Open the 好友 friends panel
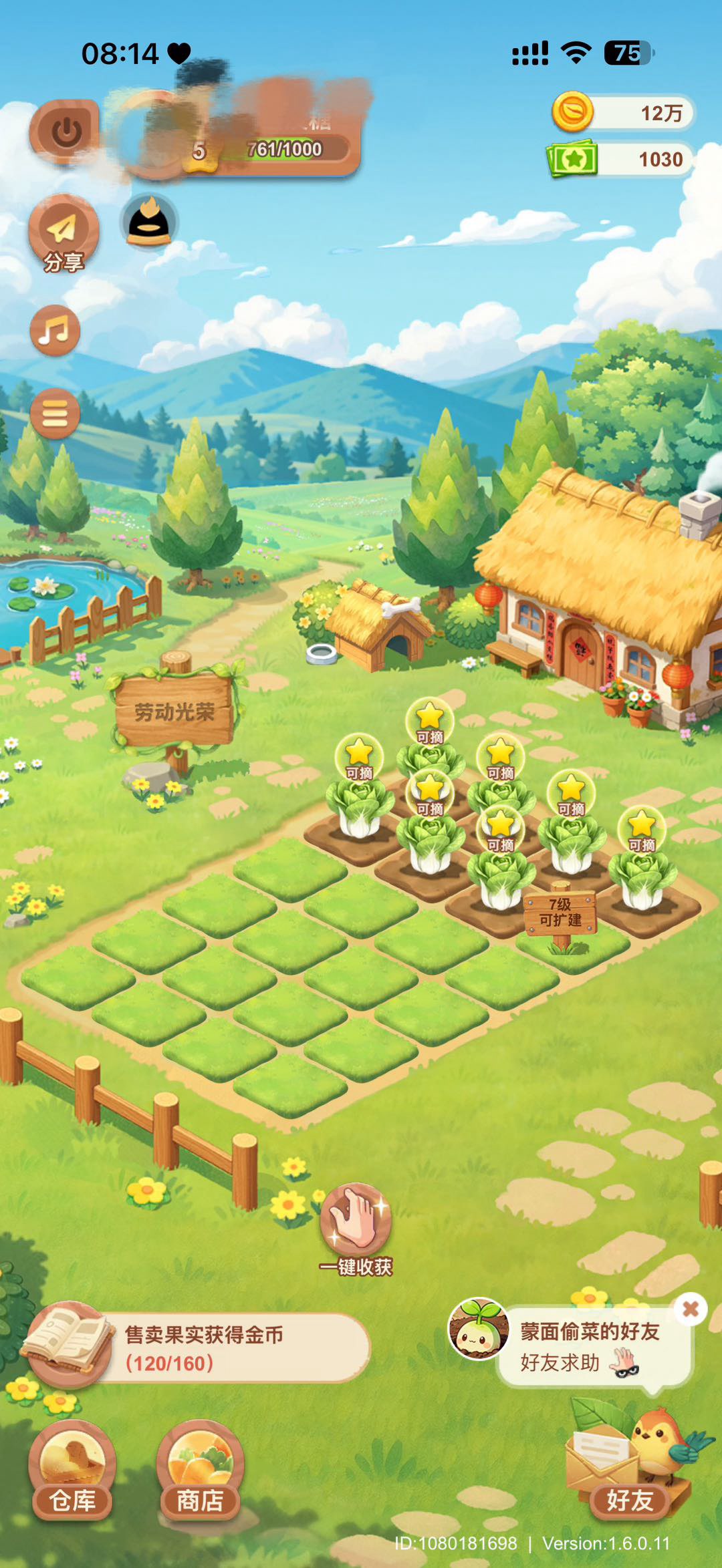 tap(630, 1480)
